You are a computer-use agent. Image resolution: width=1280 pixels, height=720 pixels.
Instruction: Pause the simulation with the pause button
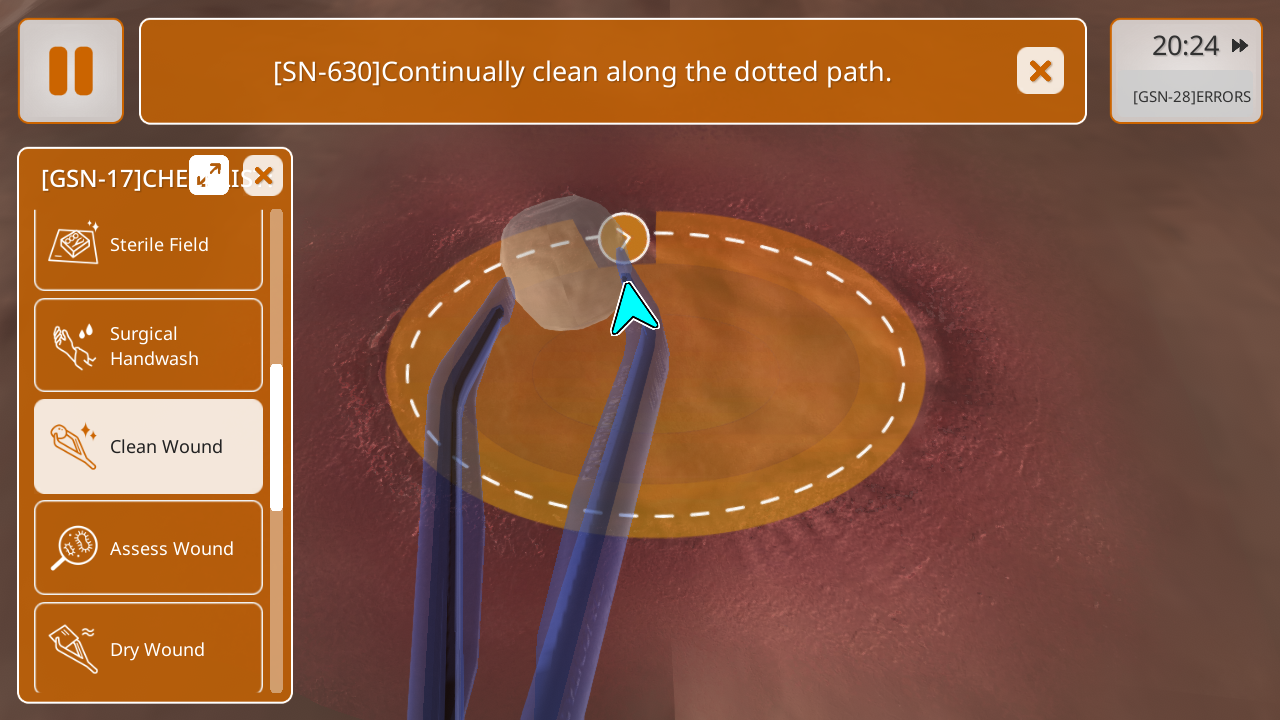pyautogui.click(x=71, y=71)
